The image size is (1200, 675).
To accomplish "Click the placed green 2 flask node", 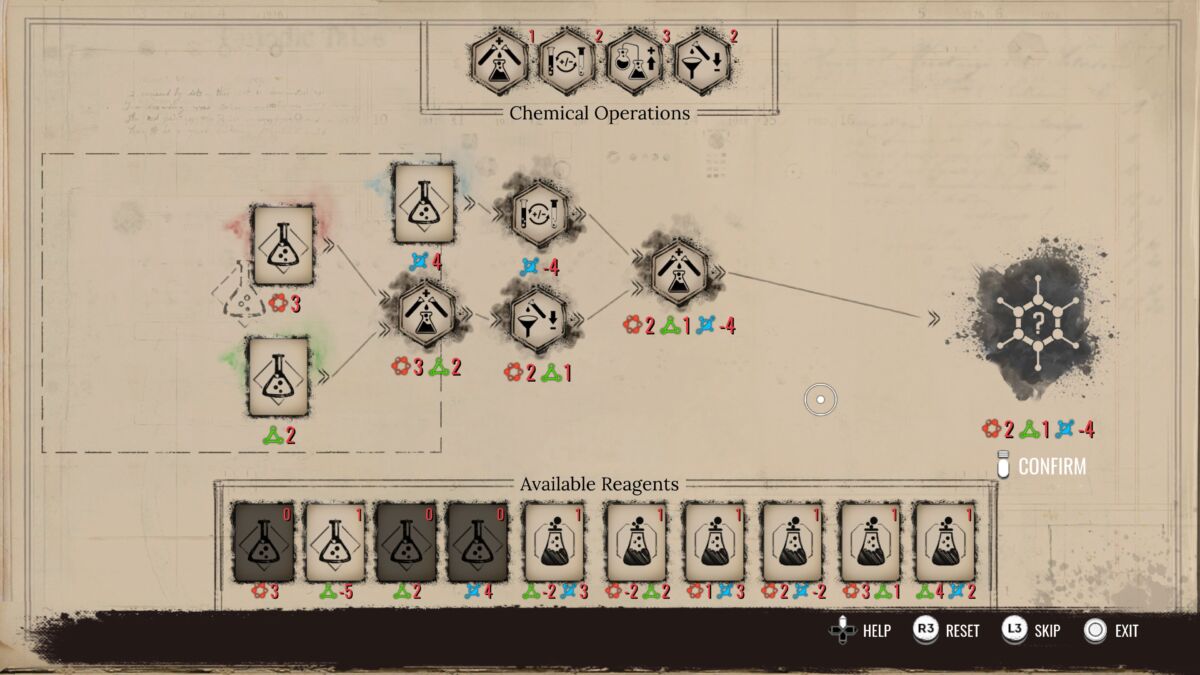I will pyautogui.click(x=278, y=377).
